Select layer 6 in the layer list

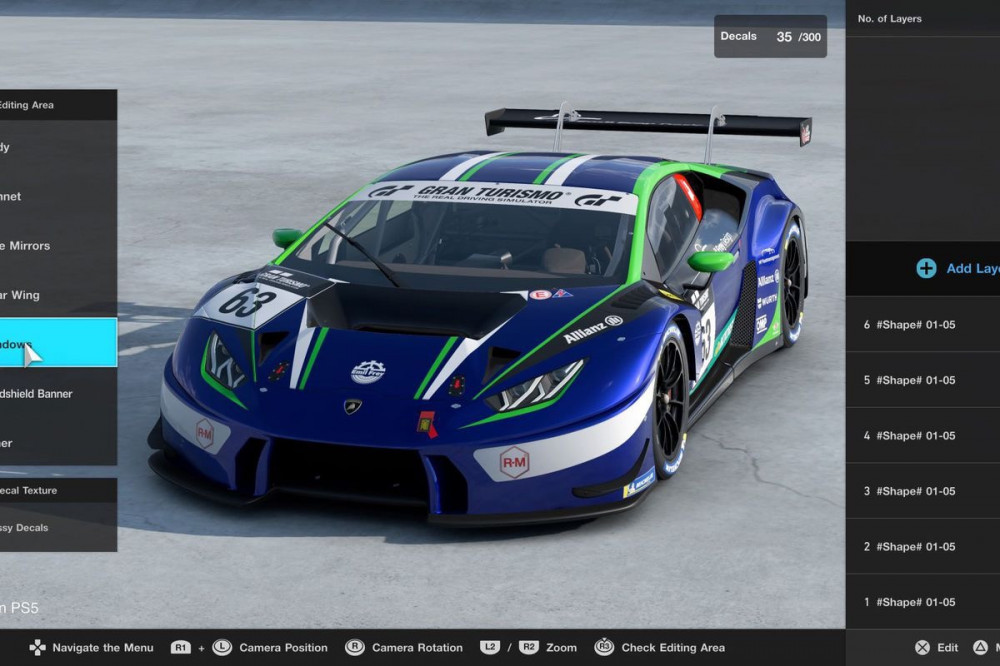(922, 325)
